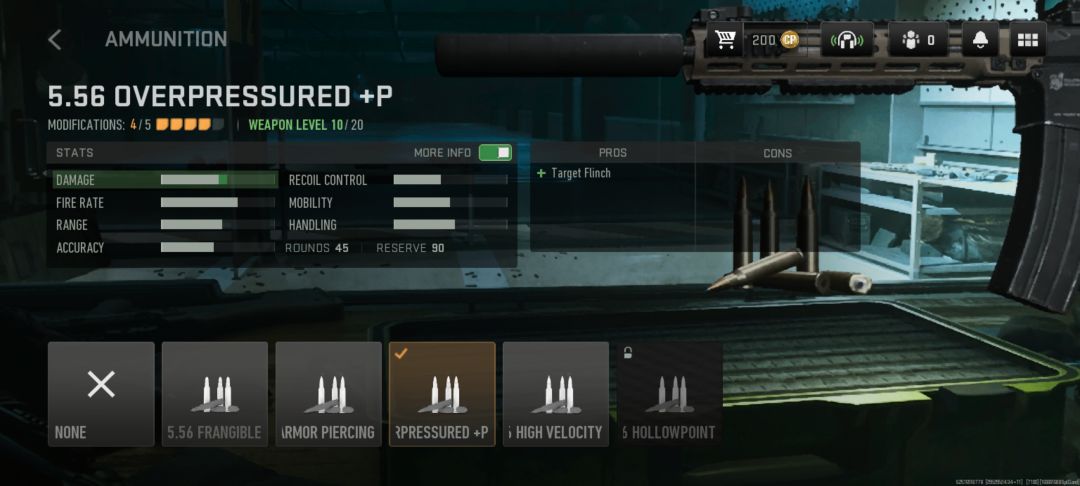This screenshot has width=1080, height=486.
Task: Select the locked Hollowpoint ammunition
Action: pos(669,394)
